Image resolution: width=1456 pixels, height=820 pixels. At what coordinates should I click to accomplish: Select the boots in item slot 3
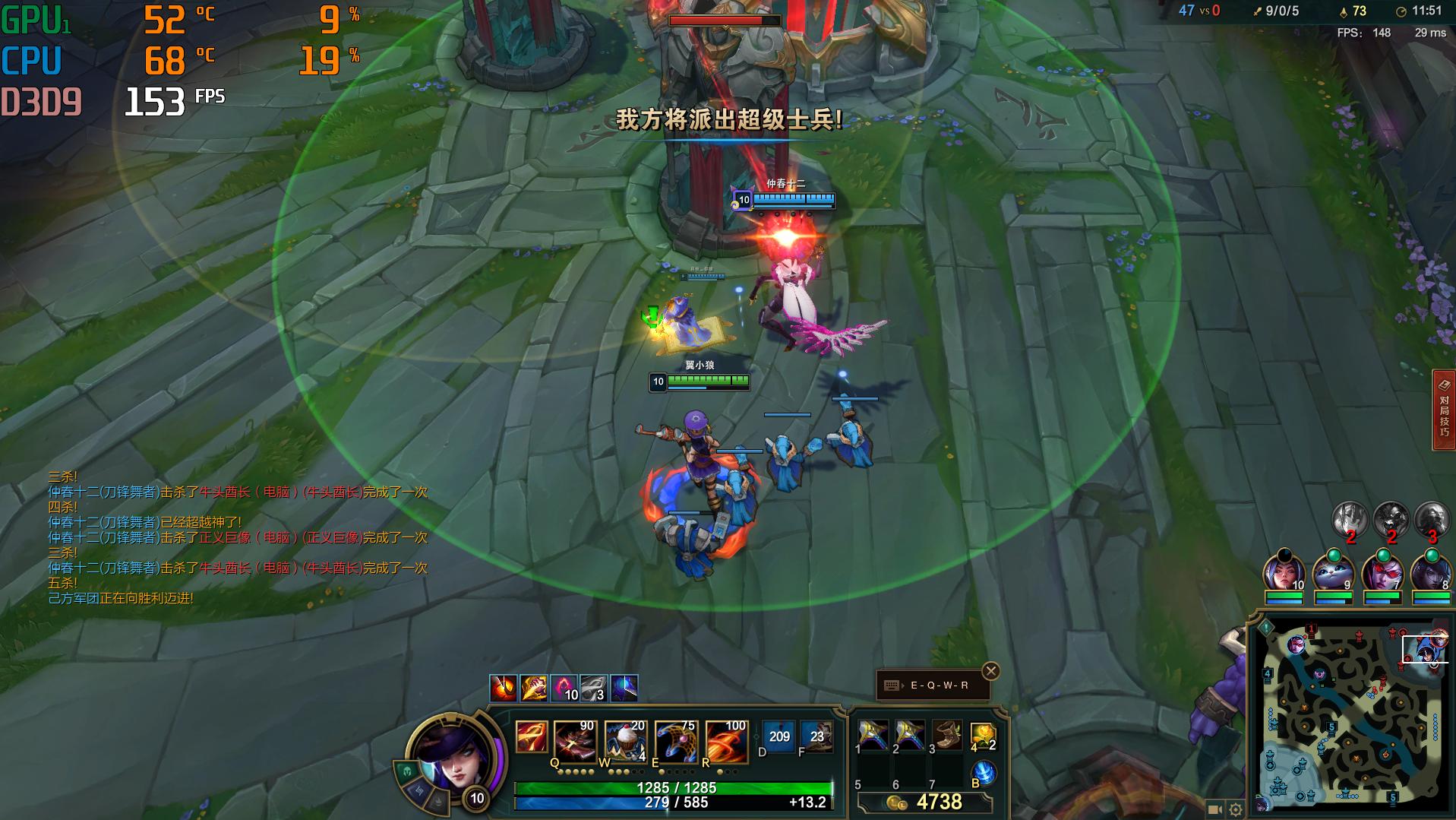click(946, 735)
